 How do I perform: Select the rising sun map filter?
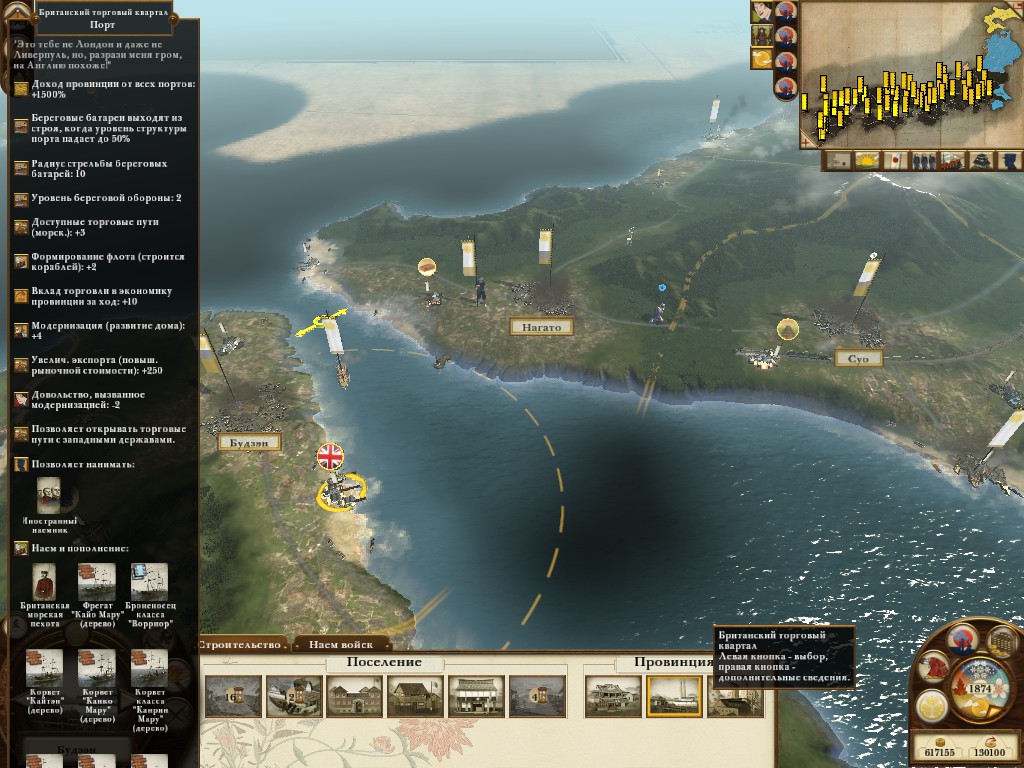pos(866,160)
